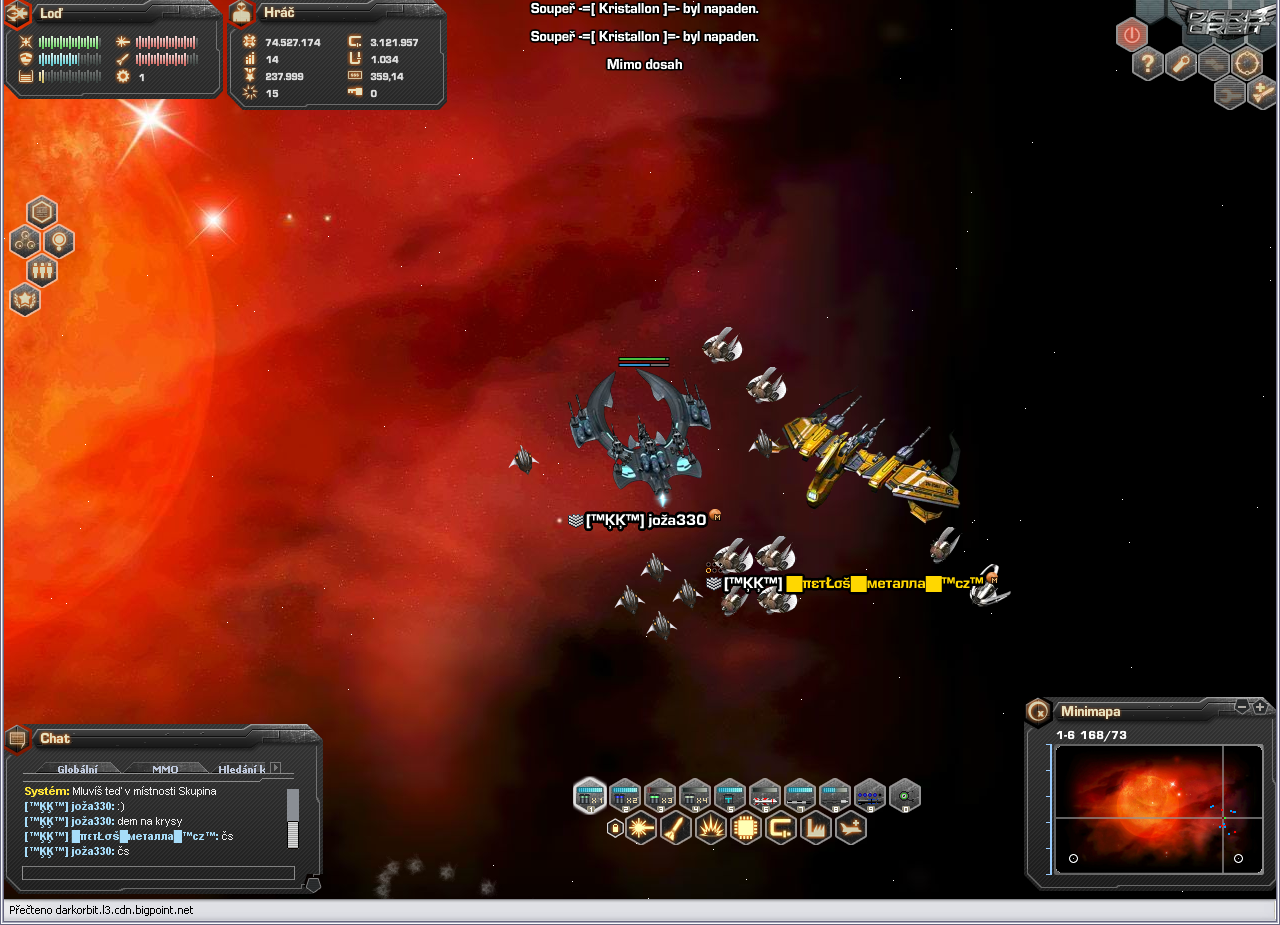Image resolution: width=1280 pixels, height=925 pixels.
Task: Open the CPU chip category icon
Action: 746,828
